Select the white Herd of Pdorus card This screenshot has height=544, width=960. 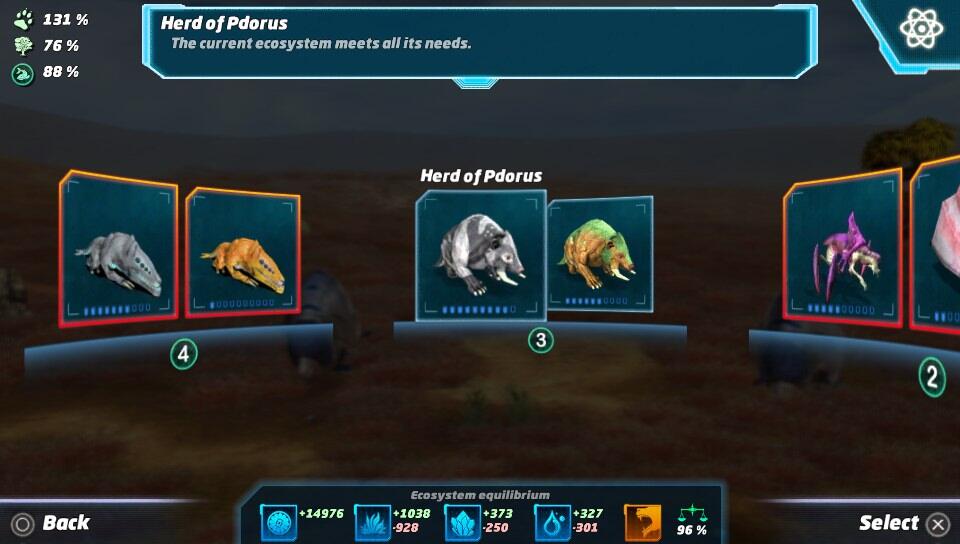click(x=480, y=256)
